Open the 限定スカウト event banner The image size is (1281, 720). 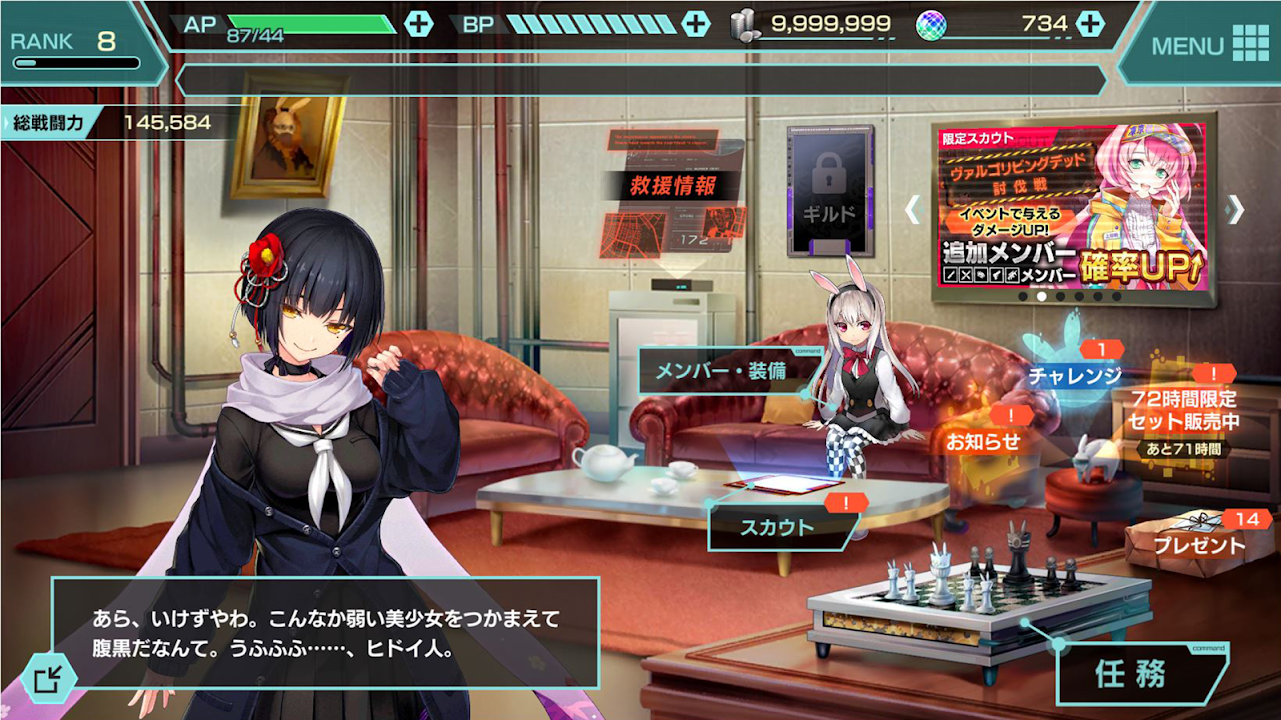[1073, 208]
